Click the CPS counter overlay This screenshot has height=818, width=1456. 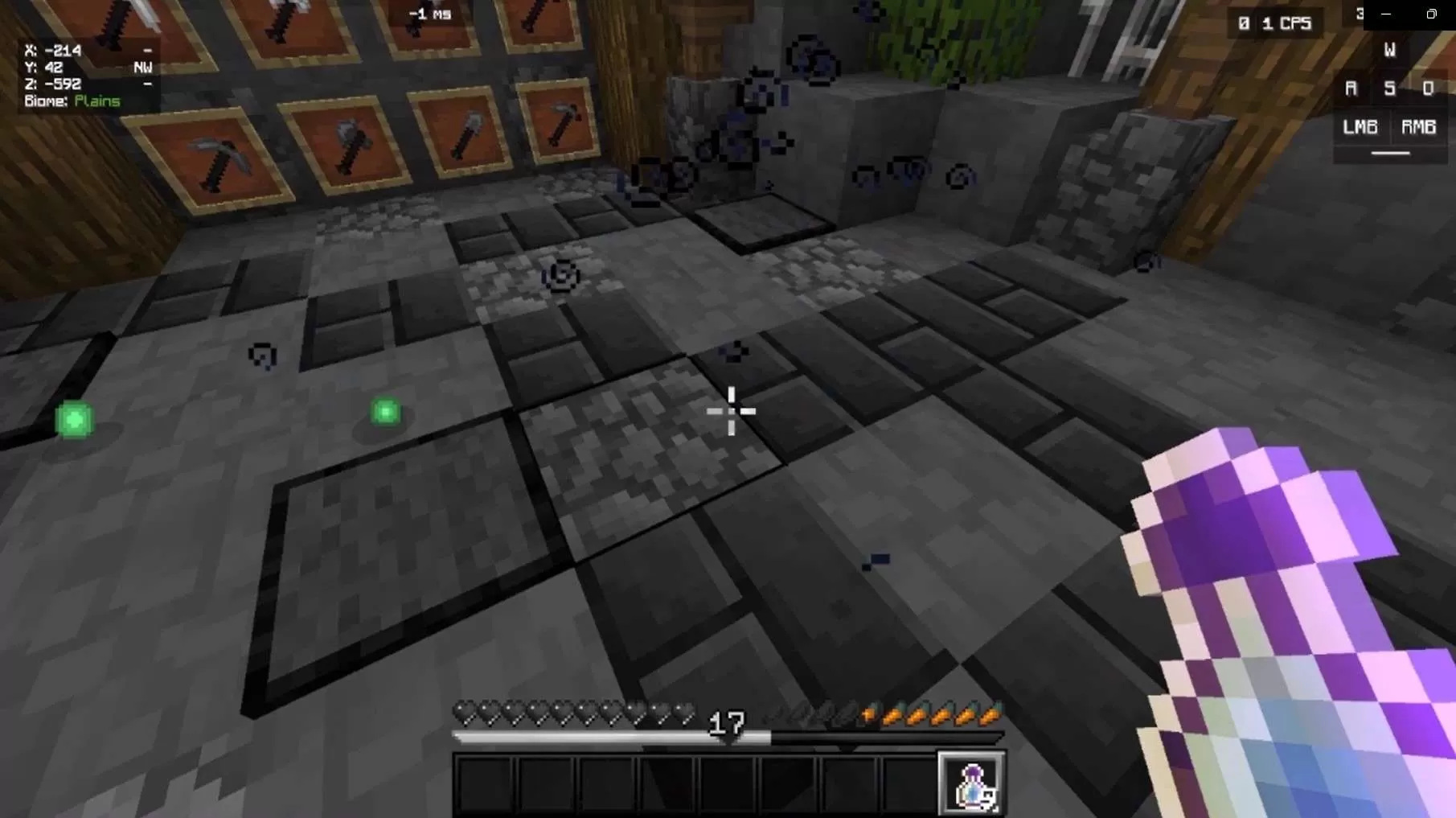pos(1277,23)
